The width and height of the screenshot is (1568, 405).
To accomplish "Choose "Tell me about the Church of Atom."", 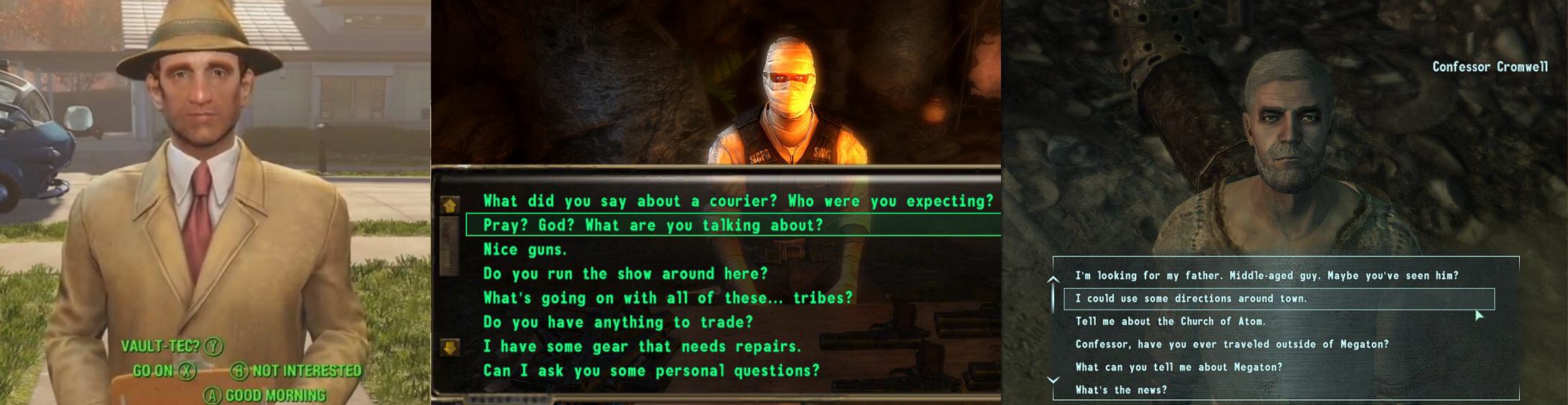I will (1170, 322).
